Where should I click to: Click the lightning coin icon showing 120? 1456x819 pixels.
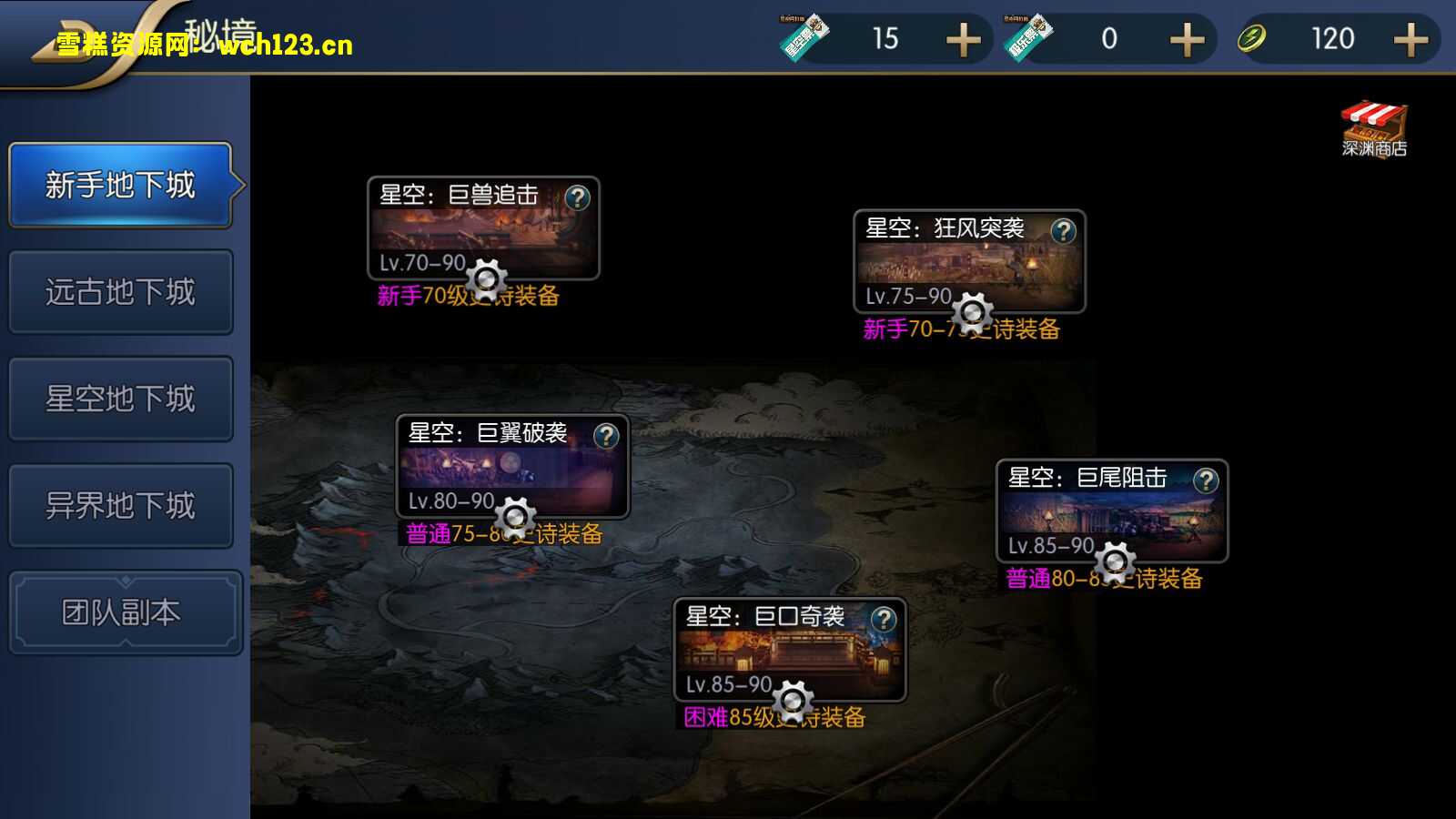(x=1254, y=38)
